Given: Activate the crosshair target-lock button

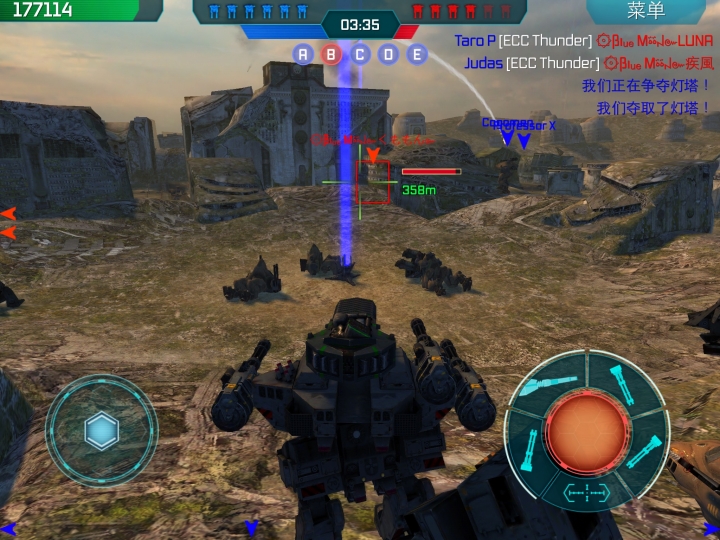Looking at the screenshot, I should pos(586,491).
